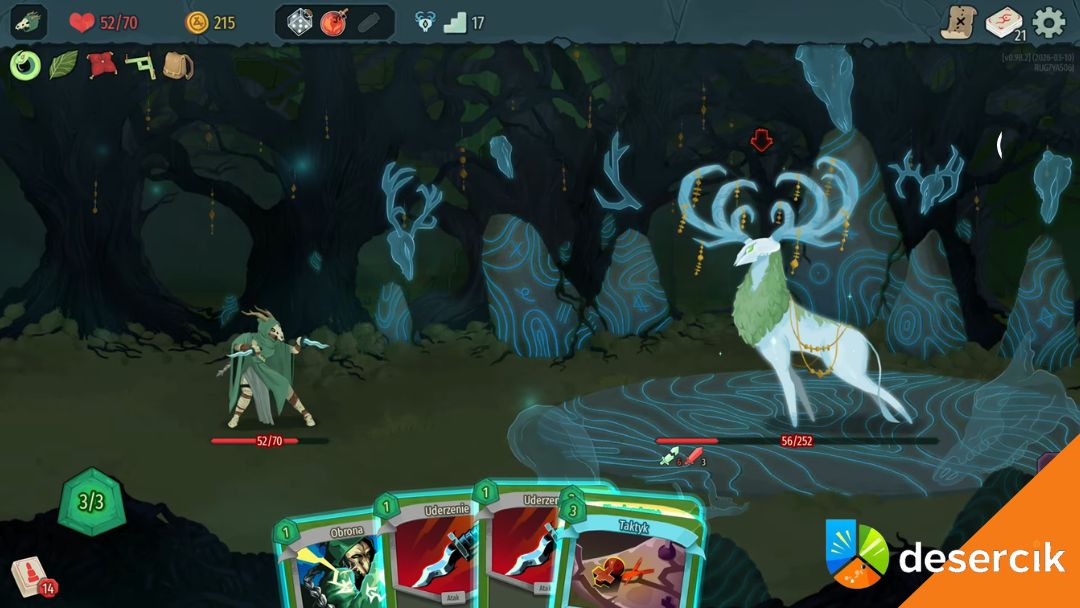Open the settings gear menu
This screenshot has height=608, width=1080.
[1049, 22]
